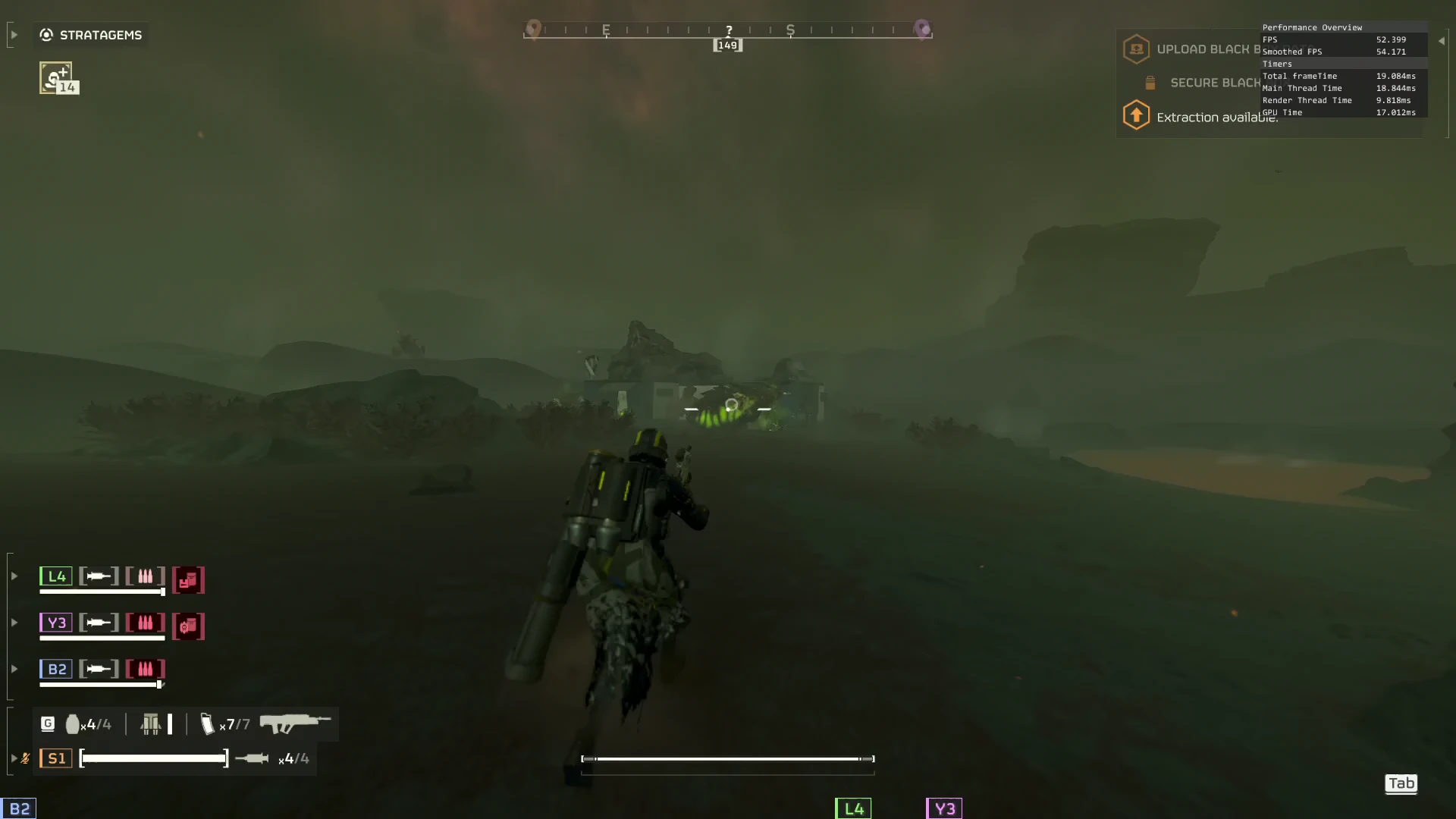The width and height of the screenshot is (1456, 819).
Task: Click the player's own S1 tag
Action: [x=56, y=758]
